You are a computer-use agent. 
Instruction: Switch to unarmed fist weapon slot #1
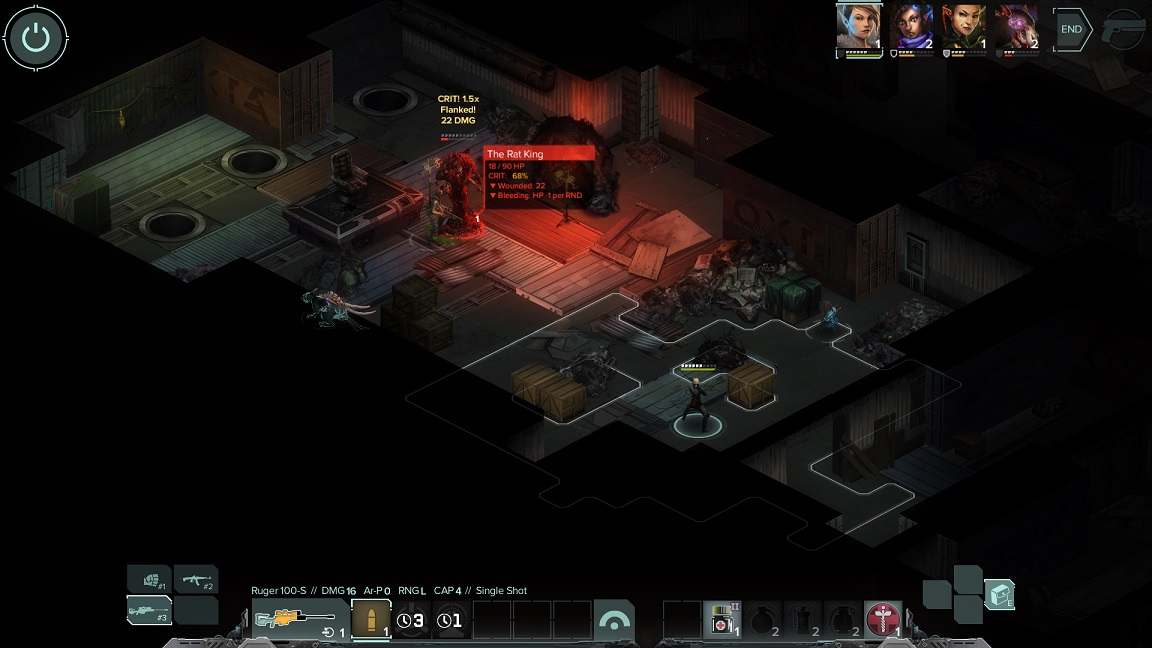coord(149,578)
